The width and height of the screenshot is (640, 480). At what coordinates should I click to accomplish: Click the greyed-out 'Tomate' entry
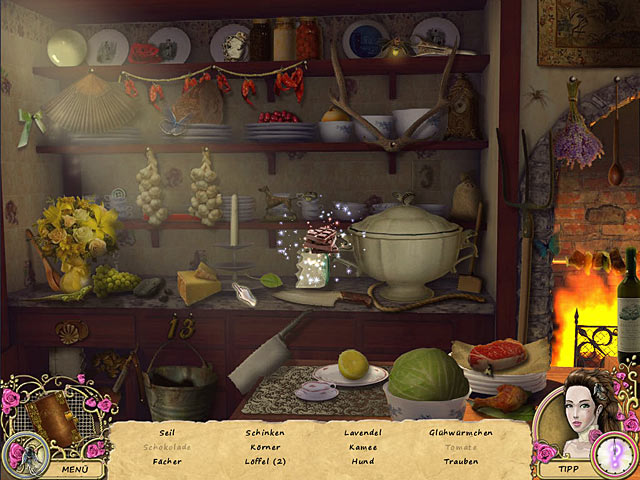pos(459,447)
